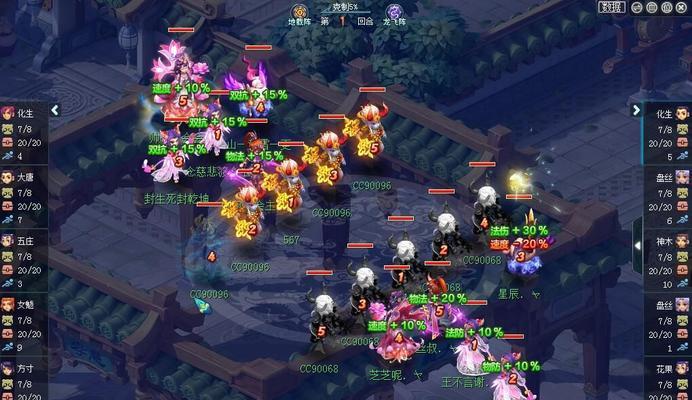Image resolution: width=692 pixels, height=400 pixels.
Task: Click the text button beside the round window icons
Action: [611, 7]
